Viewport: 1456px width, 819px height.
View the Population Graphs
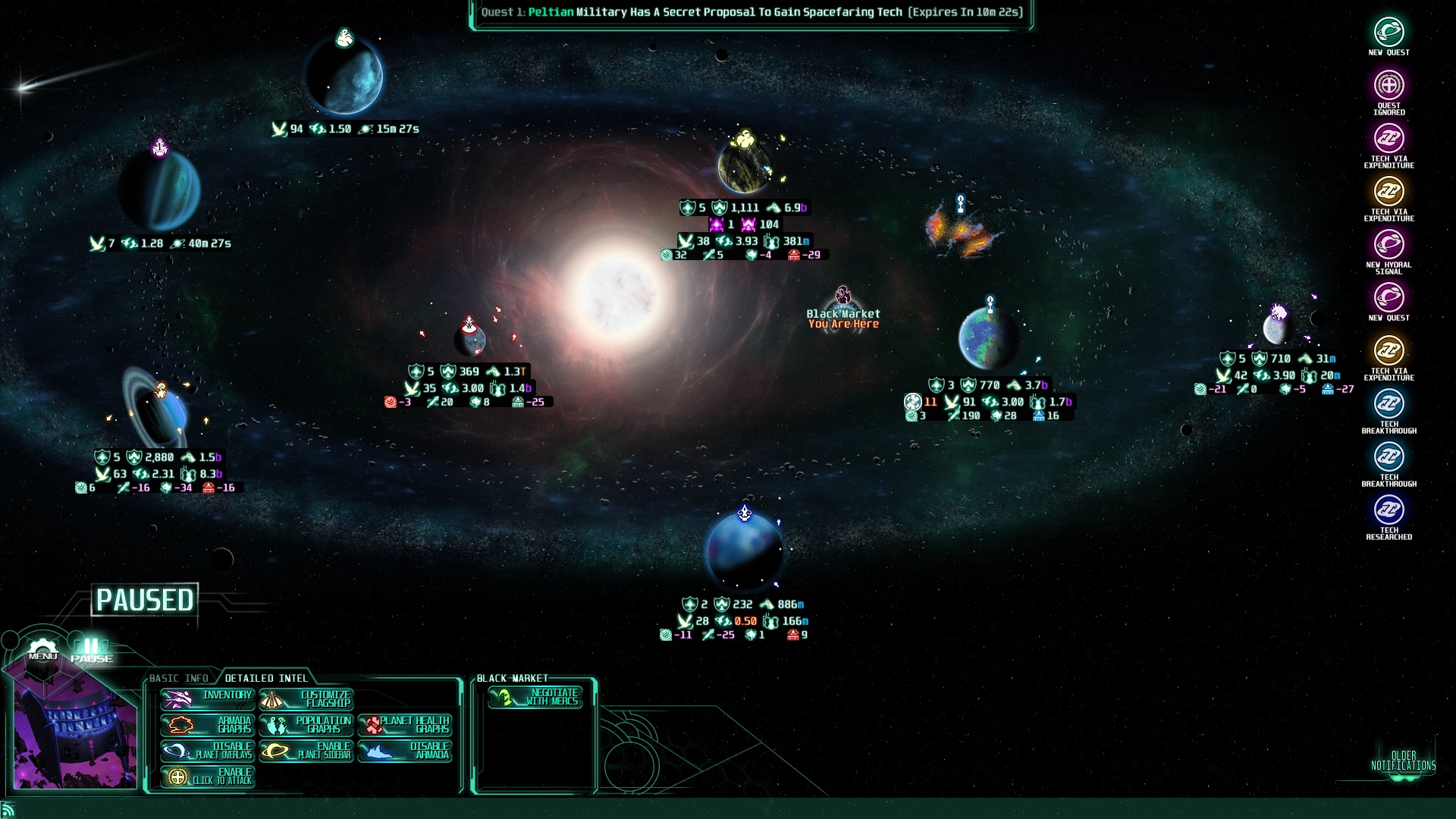coord(306,725)
